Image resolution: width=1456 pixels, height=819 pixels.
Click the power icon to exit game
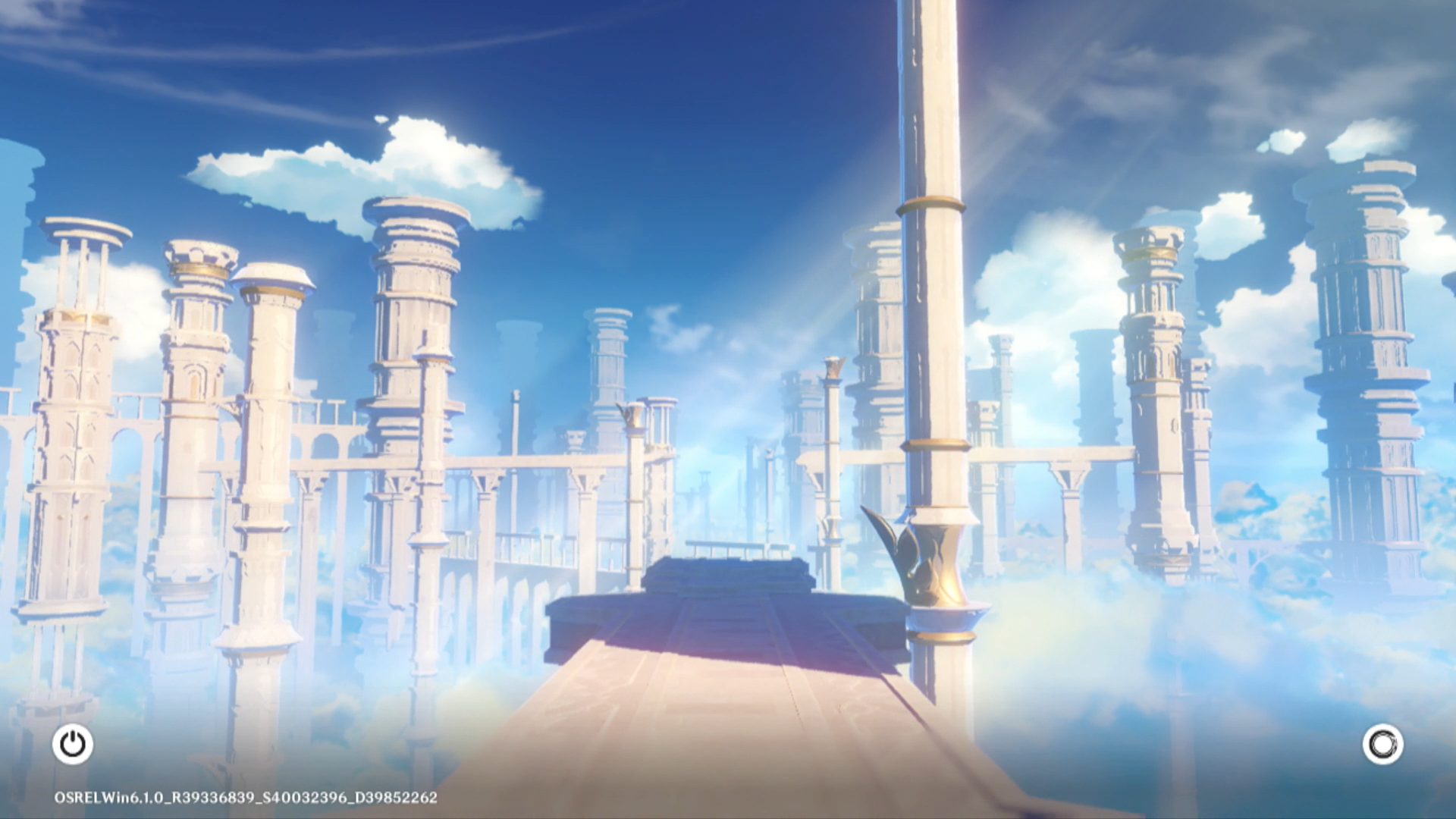73,744
